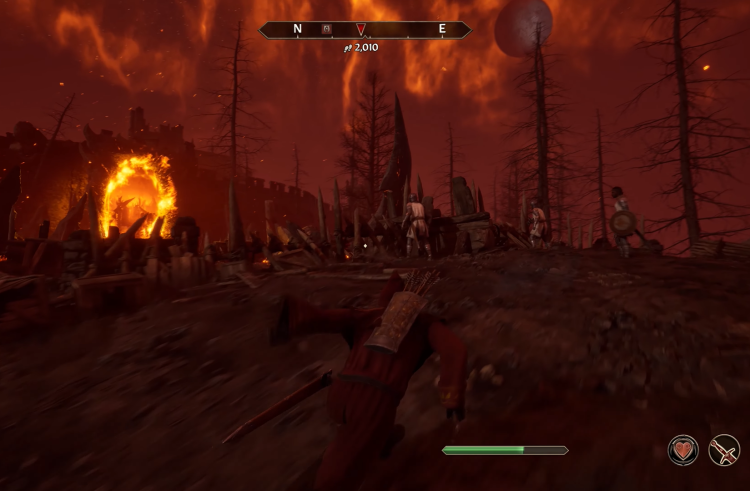The width and height of the screenshot is (750, 491).
Task: Select the square location marker on compass
Action: 327,29
